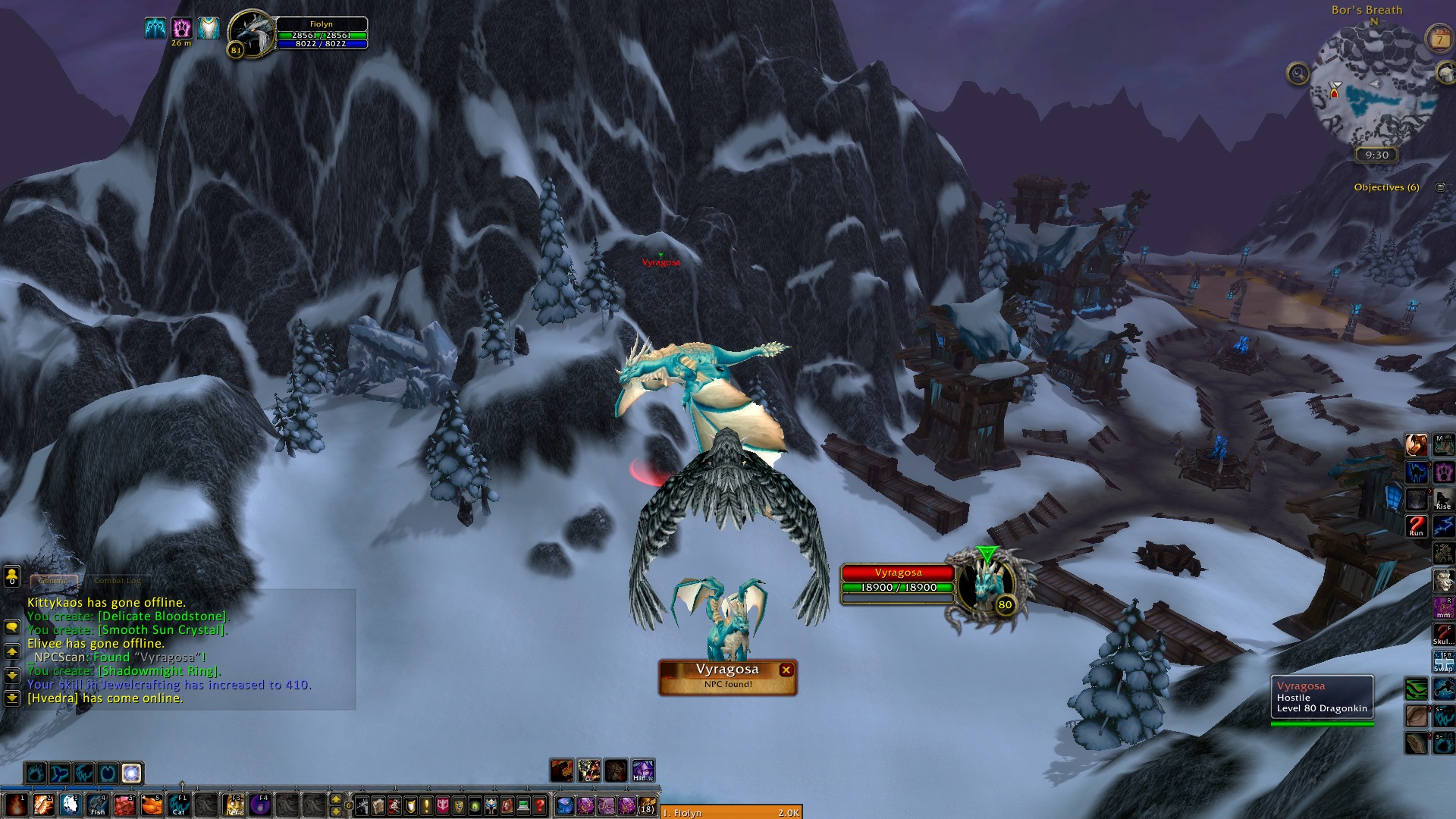This screenshot has width=1456, height=819.
Task: Switch action bar page up arrow
Action: (x=336, y=799)
